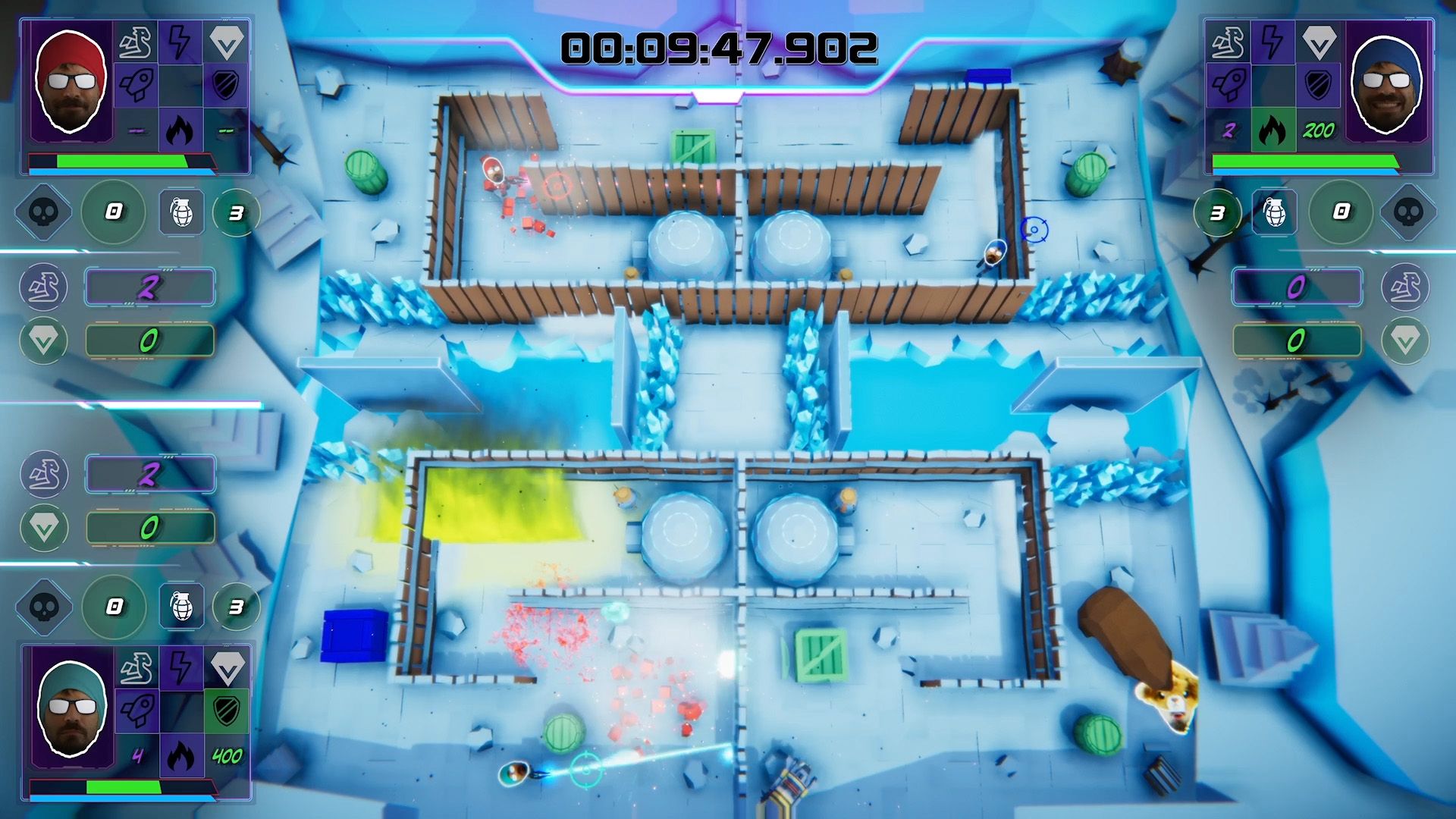
Task: Click the grenade icon under the red-turban player's panel
Action: tap(182, 212)
